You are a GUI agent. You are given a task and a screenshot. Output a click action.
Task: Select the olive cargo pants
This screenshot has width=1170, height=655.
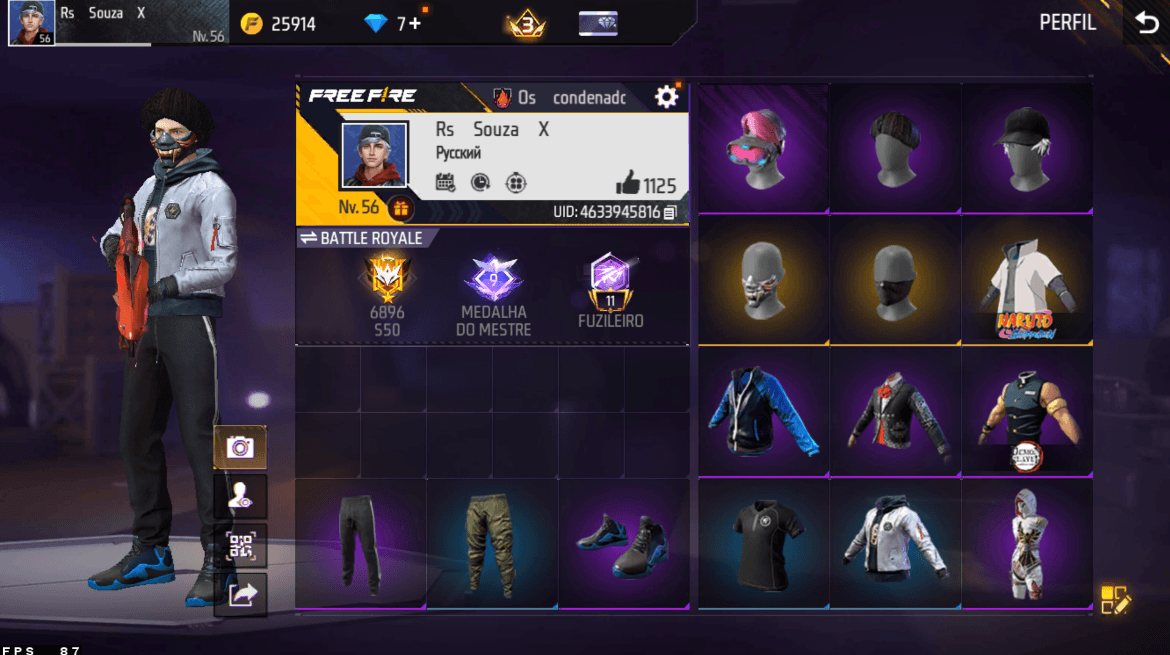point(492,544)
